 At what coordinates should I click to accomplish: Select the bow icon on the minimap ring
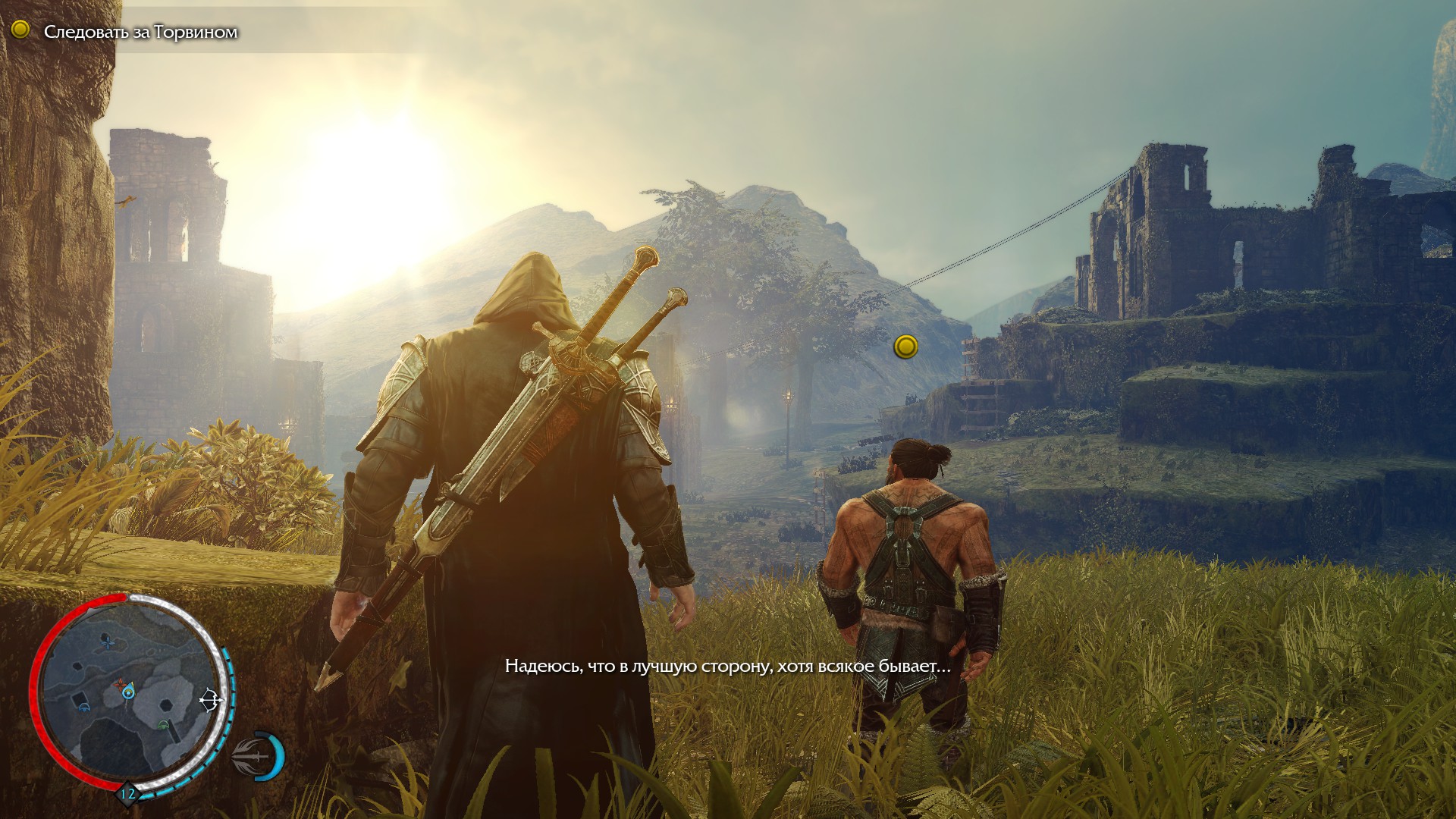click(210, 701)
